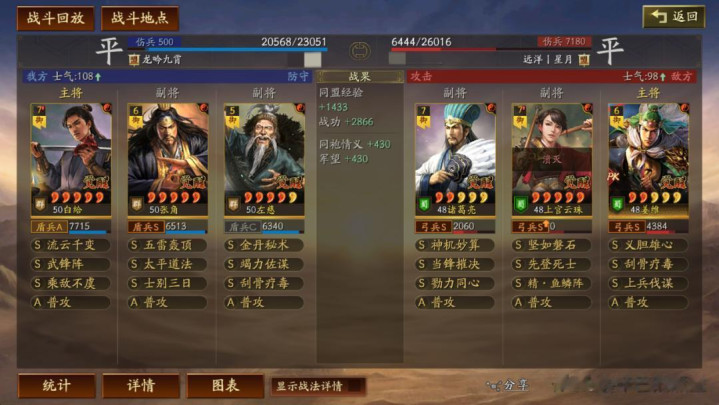Go back with the 返回 button
719x405 pixels.
pos(673,17)
